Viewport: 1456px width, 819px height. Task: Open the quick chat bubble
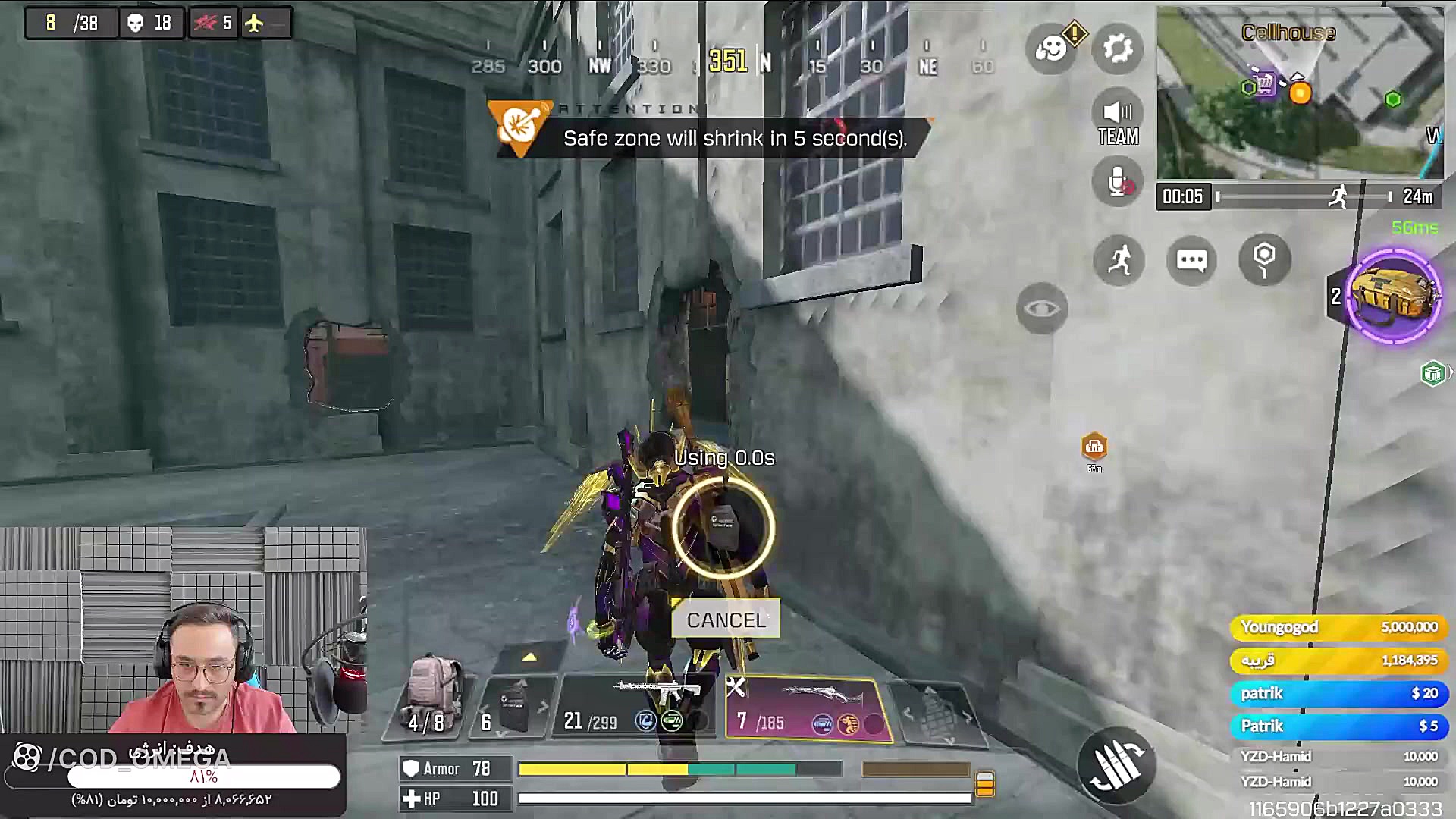coord(1192,260)
